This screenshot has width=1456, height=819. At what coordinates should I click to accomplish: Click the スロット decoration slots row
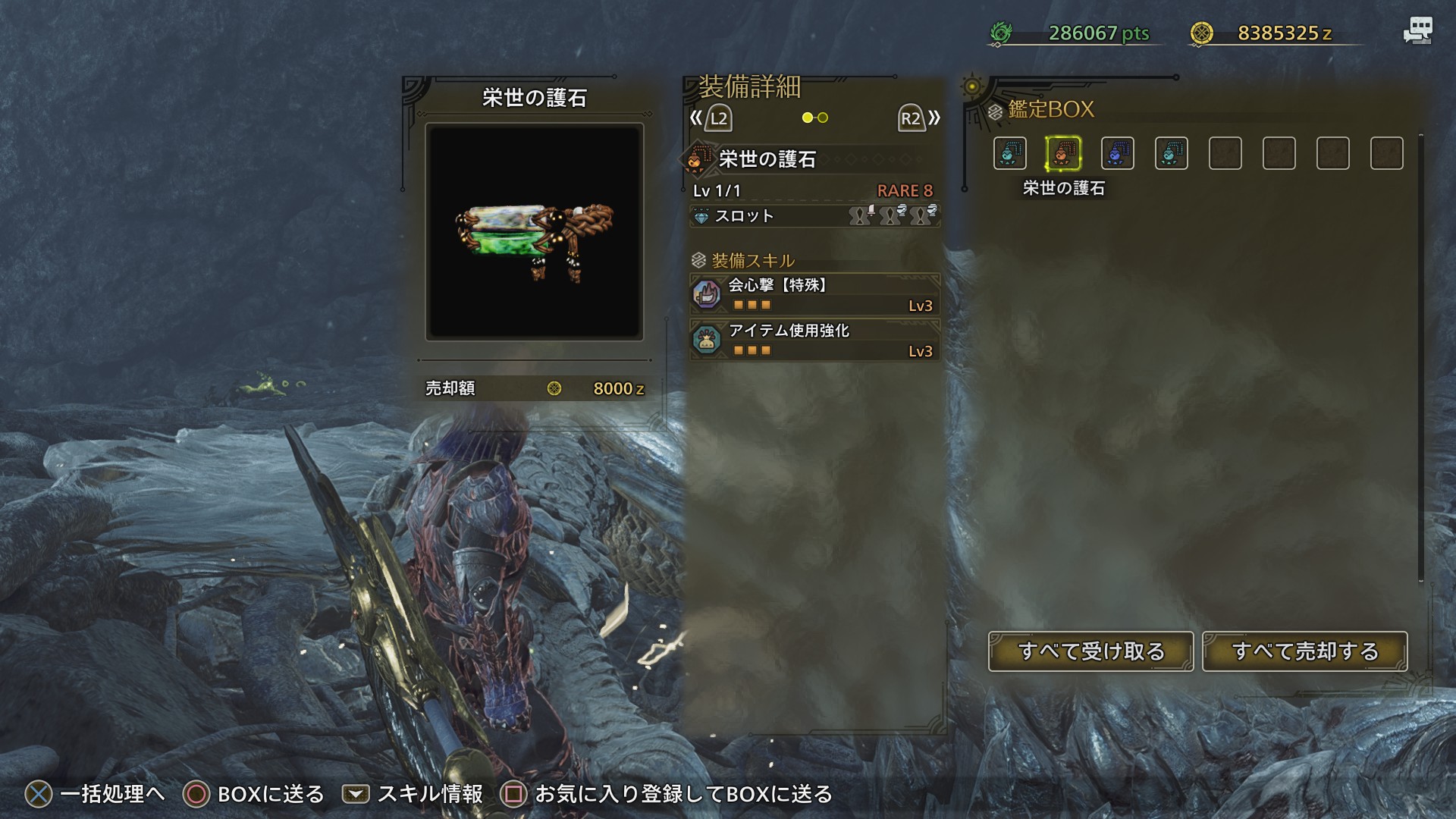click(814, 216)
